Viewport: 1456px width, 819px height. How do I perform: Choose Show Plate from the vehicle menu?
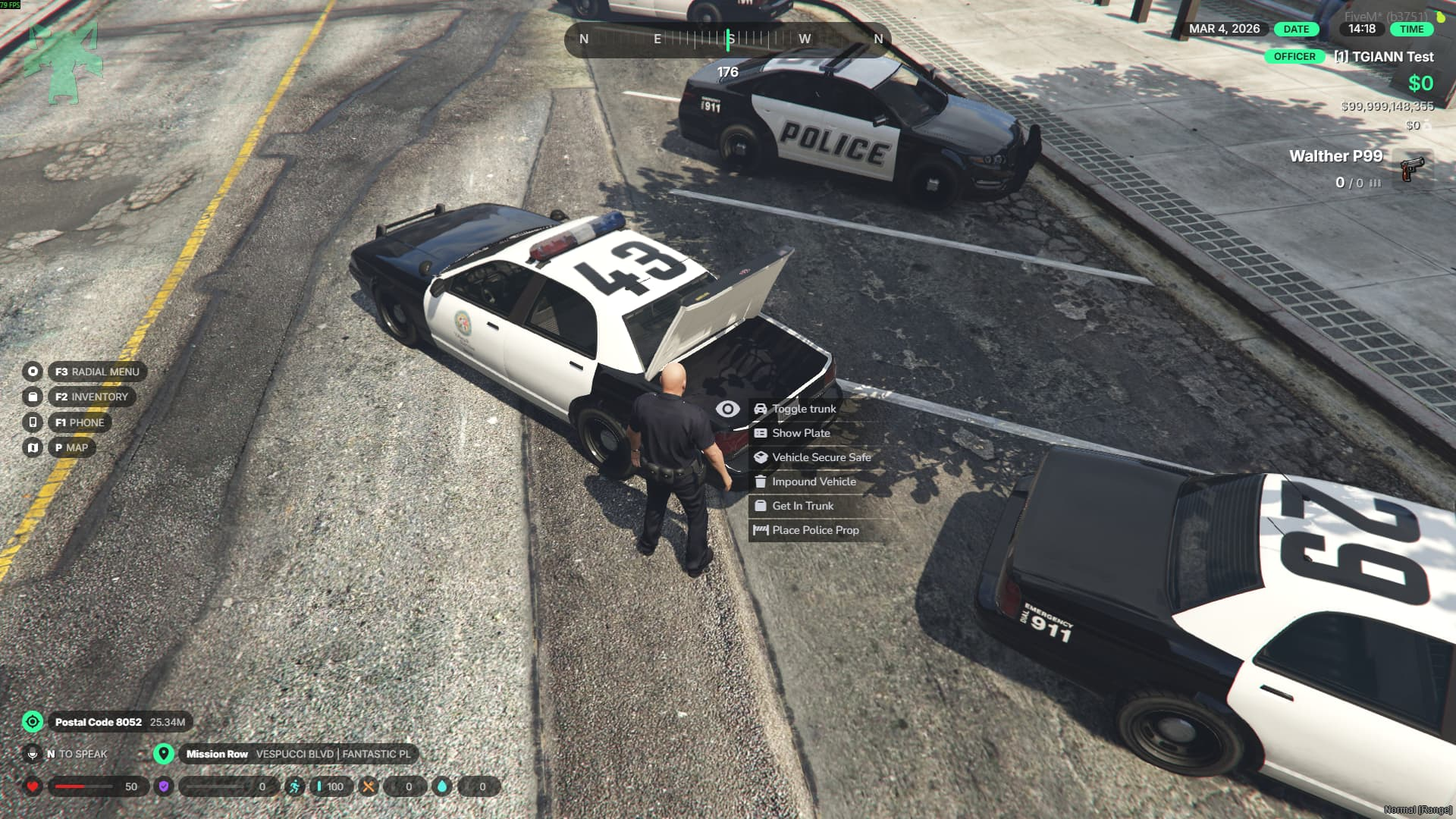(800, 433)
